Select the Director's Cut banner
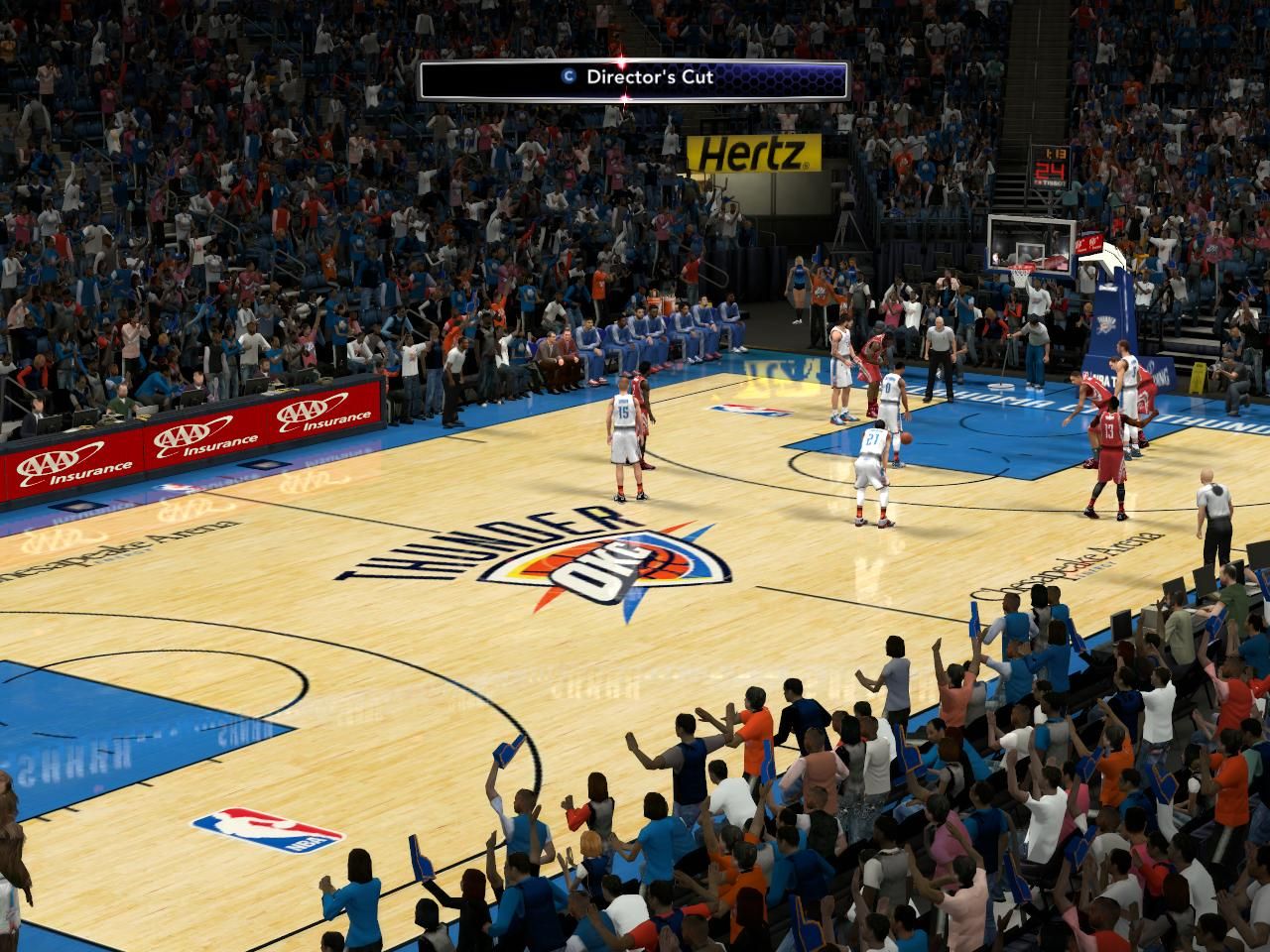Viewport: 1270px width, 952px height. tap(634, 78)
